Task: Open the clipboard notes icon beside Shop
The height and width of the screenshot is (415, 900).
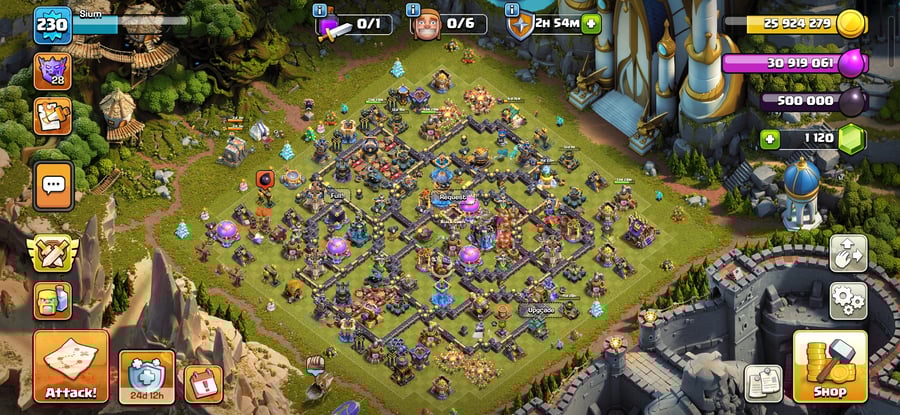Action: [x=763, y=383]
